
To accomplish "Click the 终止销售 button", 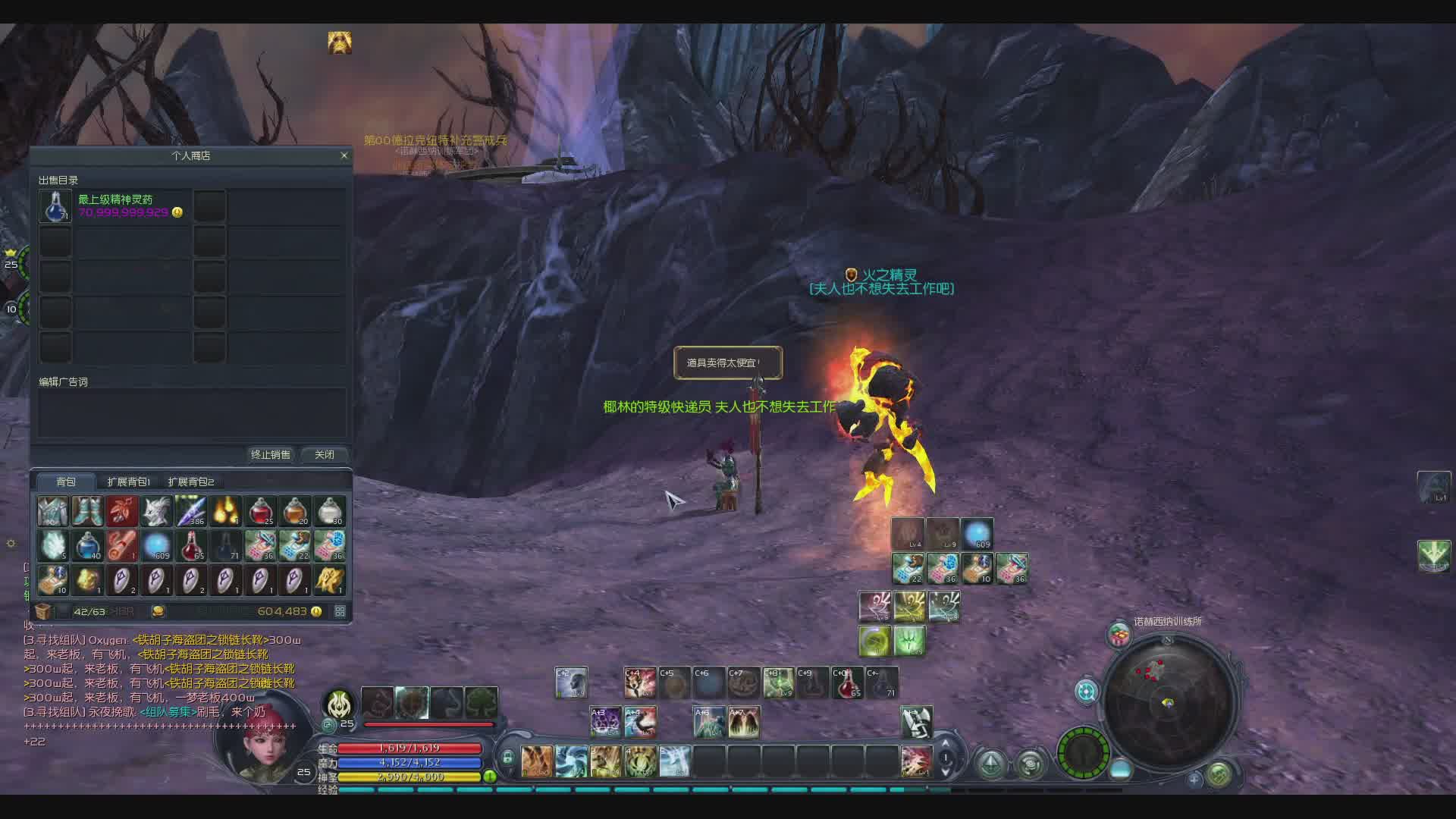I will (x=271, y=454).
